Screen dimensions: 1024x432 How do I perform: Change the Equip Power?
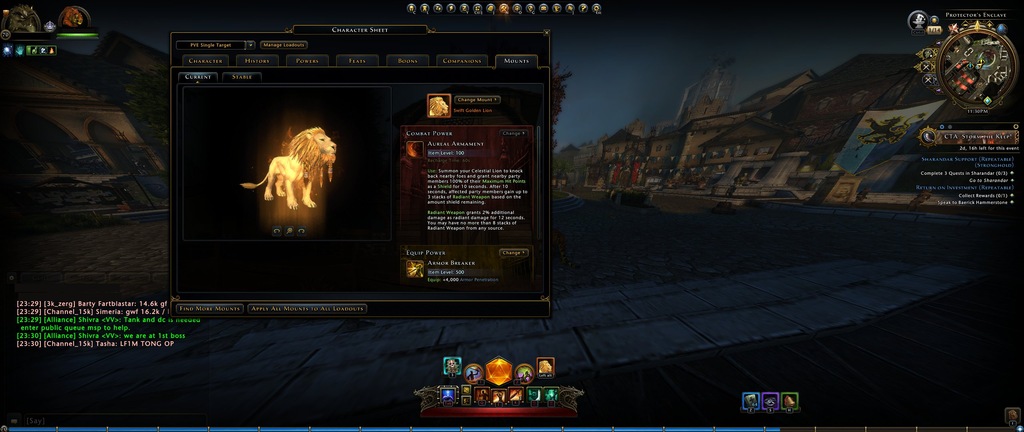pos(513,253)
